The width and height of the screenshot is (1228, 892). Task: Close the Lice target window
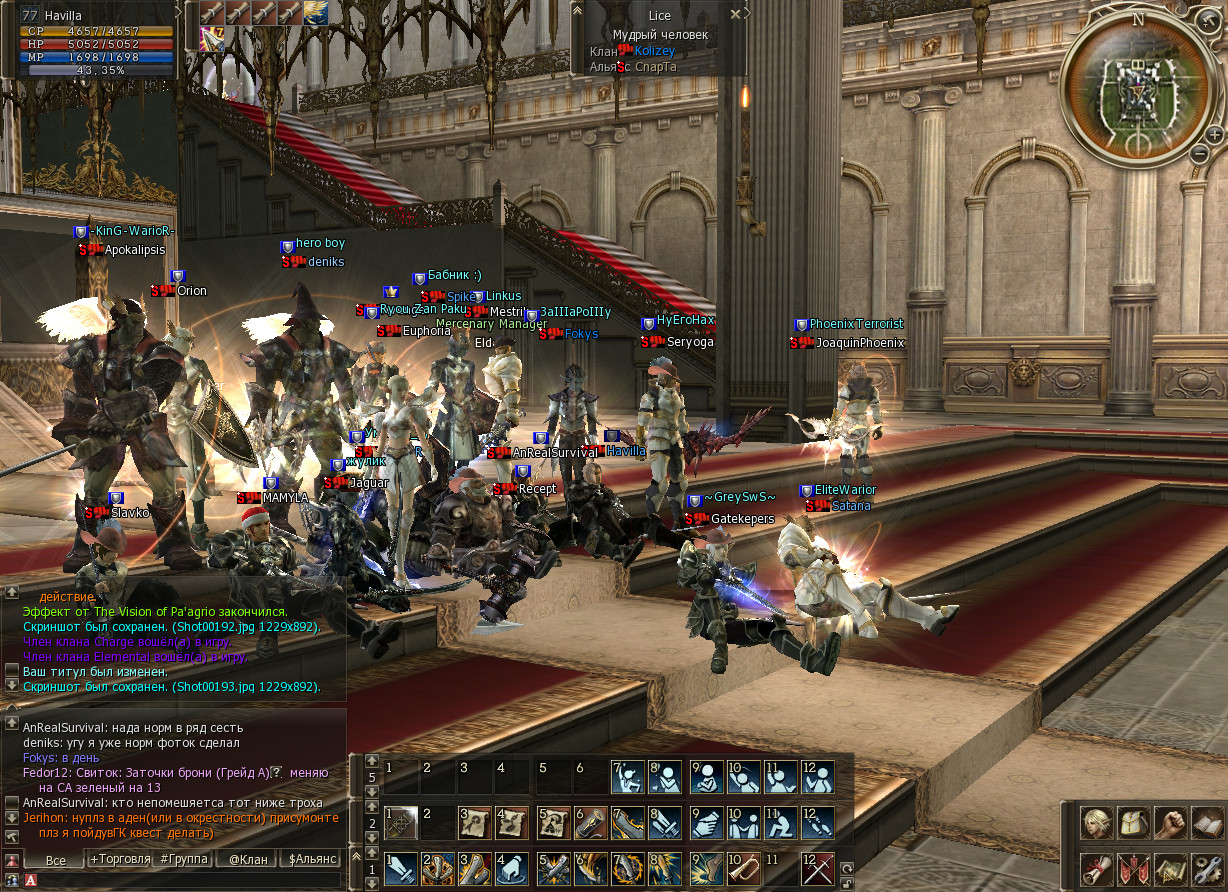(x=736, y=15)
